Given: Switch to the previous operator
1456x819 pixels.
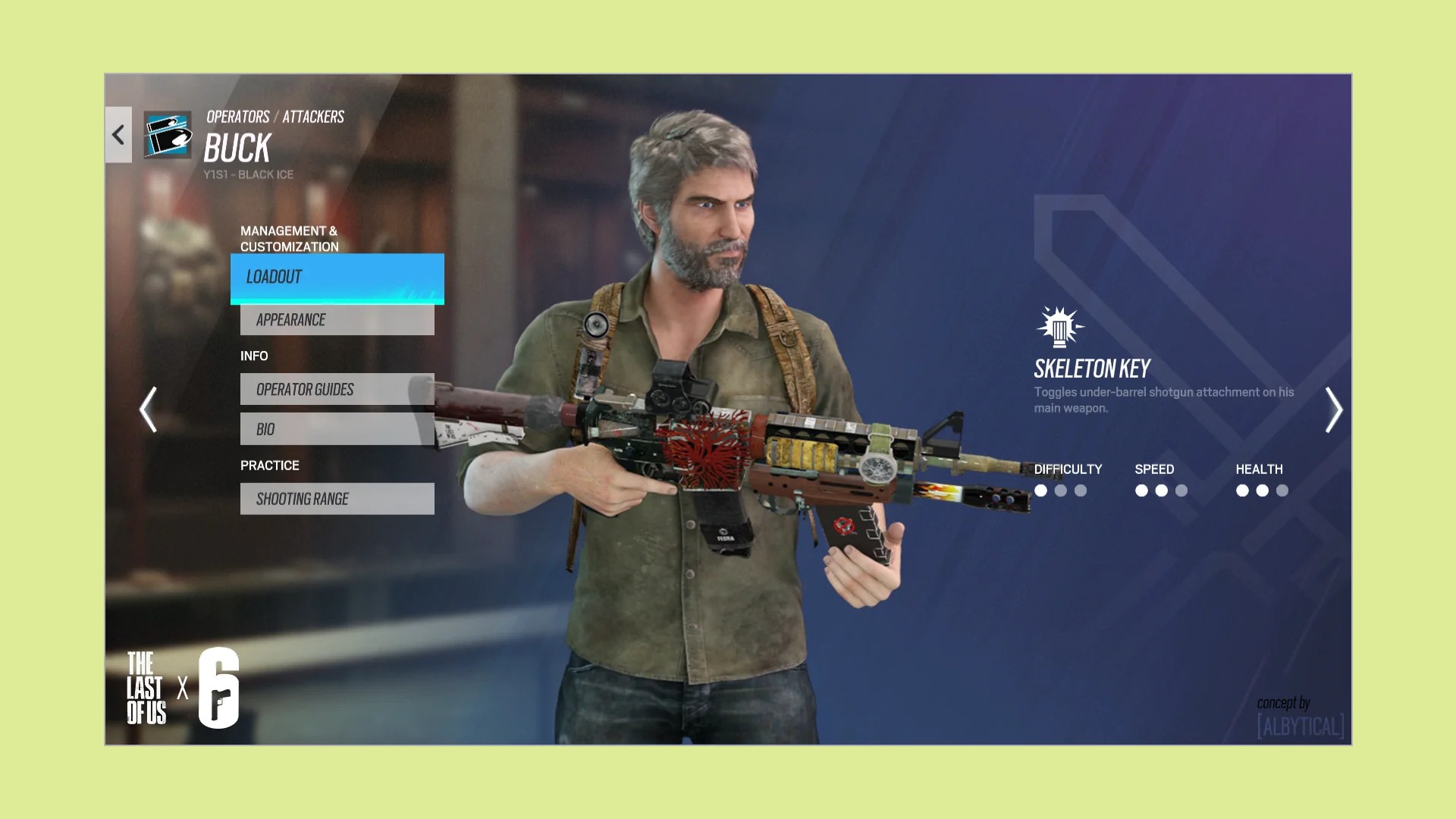Looking at the screenshot, I should point(149,409).
